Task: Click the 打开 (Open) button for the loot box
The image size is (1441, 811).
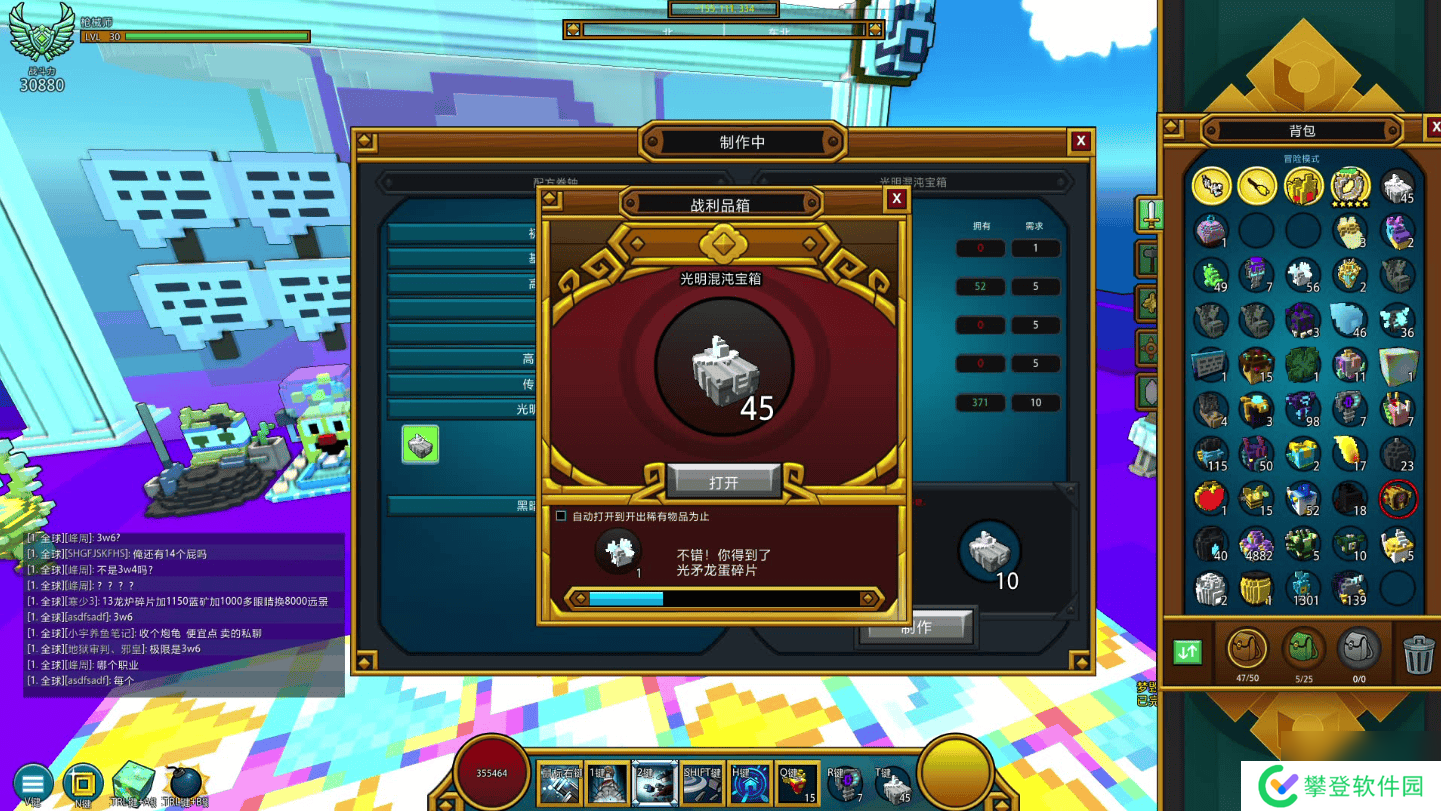Action: [x=723, y=482]
